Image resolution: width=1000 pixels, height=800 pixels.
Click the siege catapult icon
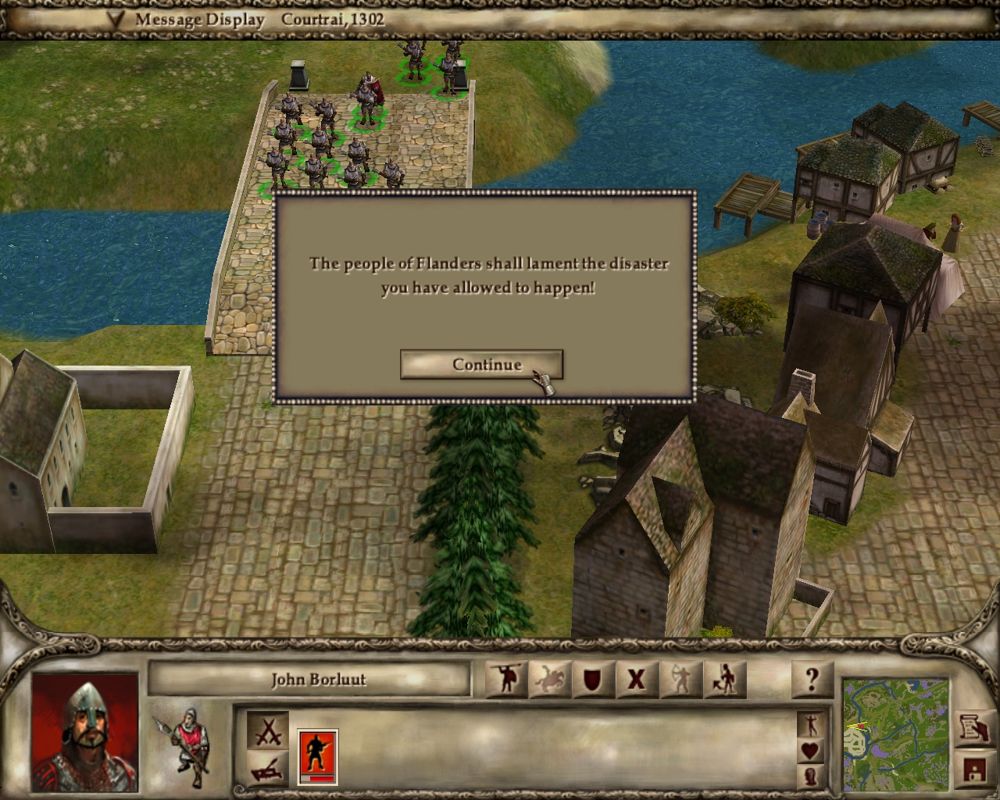pyautogui.click(x=267, y=769)
